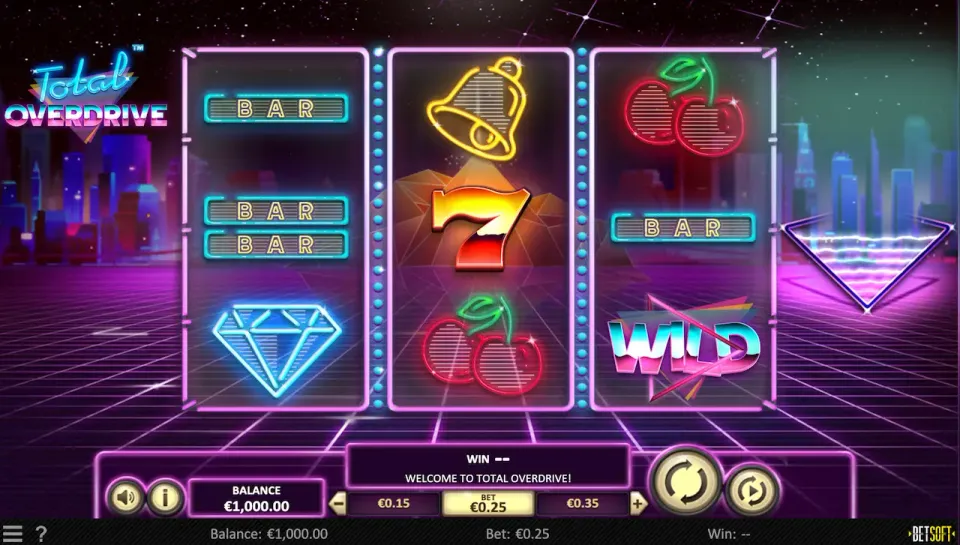Click the Betsoft logo
960x545 pixels.
tap(931, 534)
